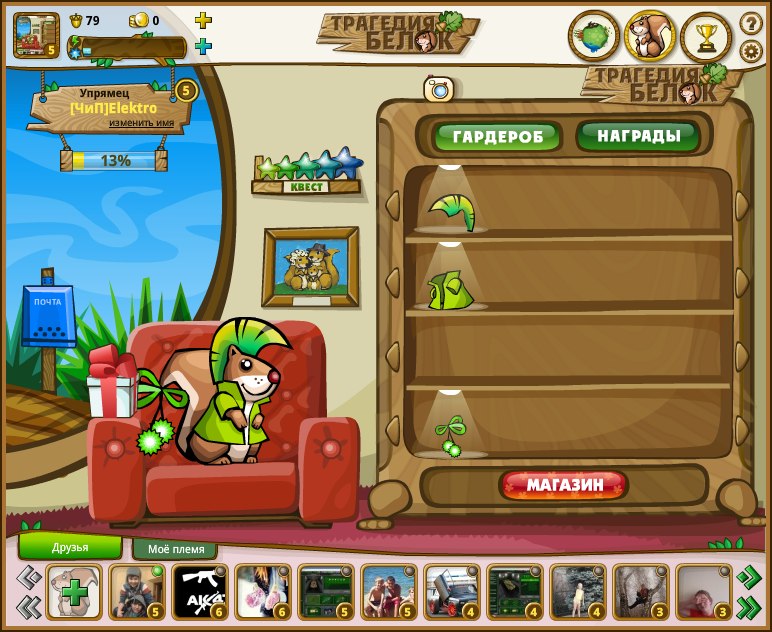
Task: Open the gear settings button
Action: coord(751,51)
